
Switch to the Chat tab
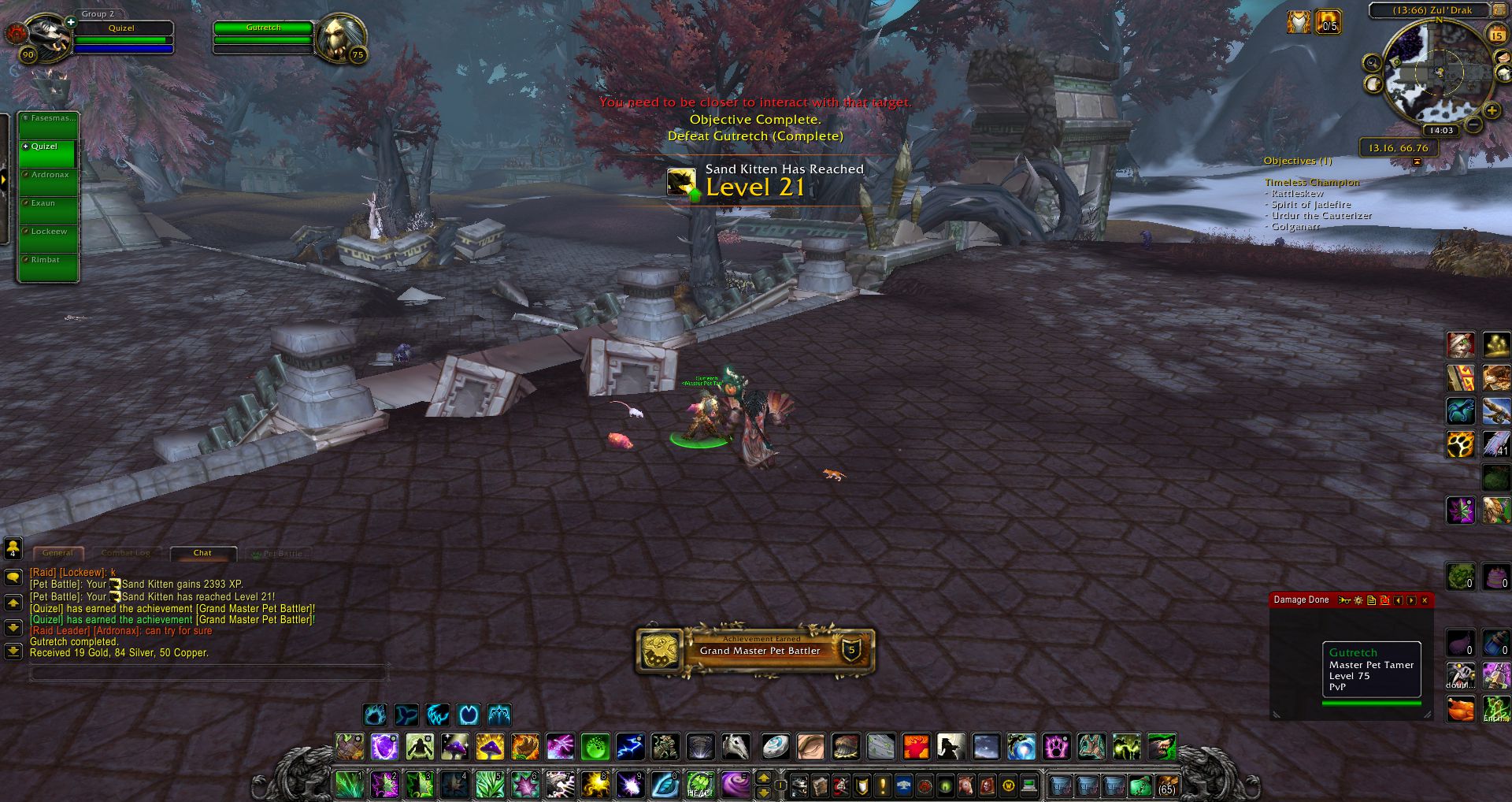coord(202,553)
